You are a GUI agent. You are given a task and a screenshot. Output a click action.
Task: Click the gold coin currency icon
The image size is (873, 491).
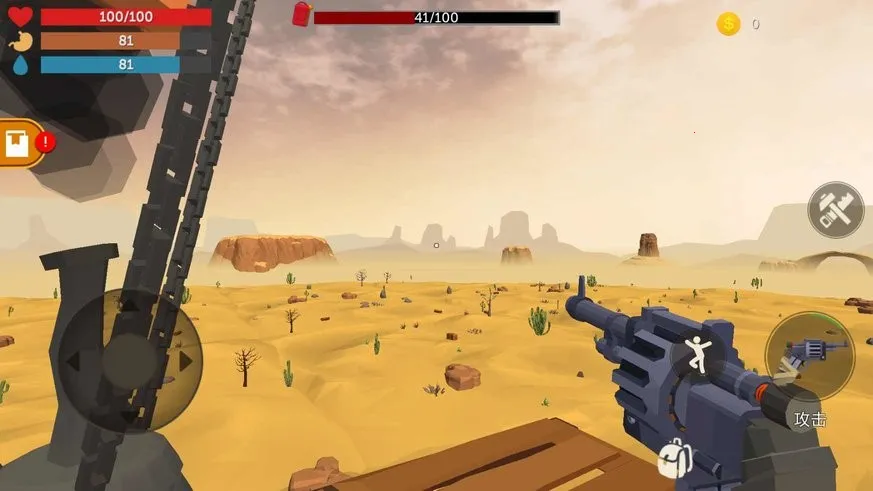728,24
